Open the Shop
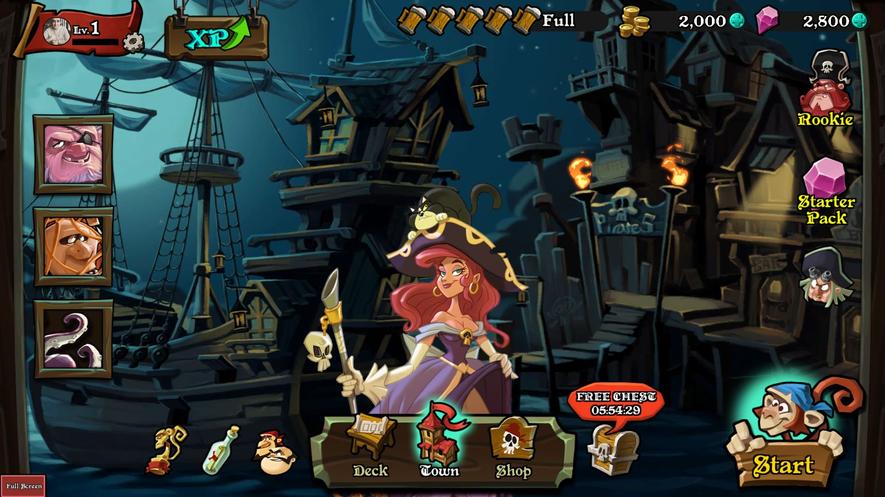Screen dimensions: 885x497 (513, 446)
